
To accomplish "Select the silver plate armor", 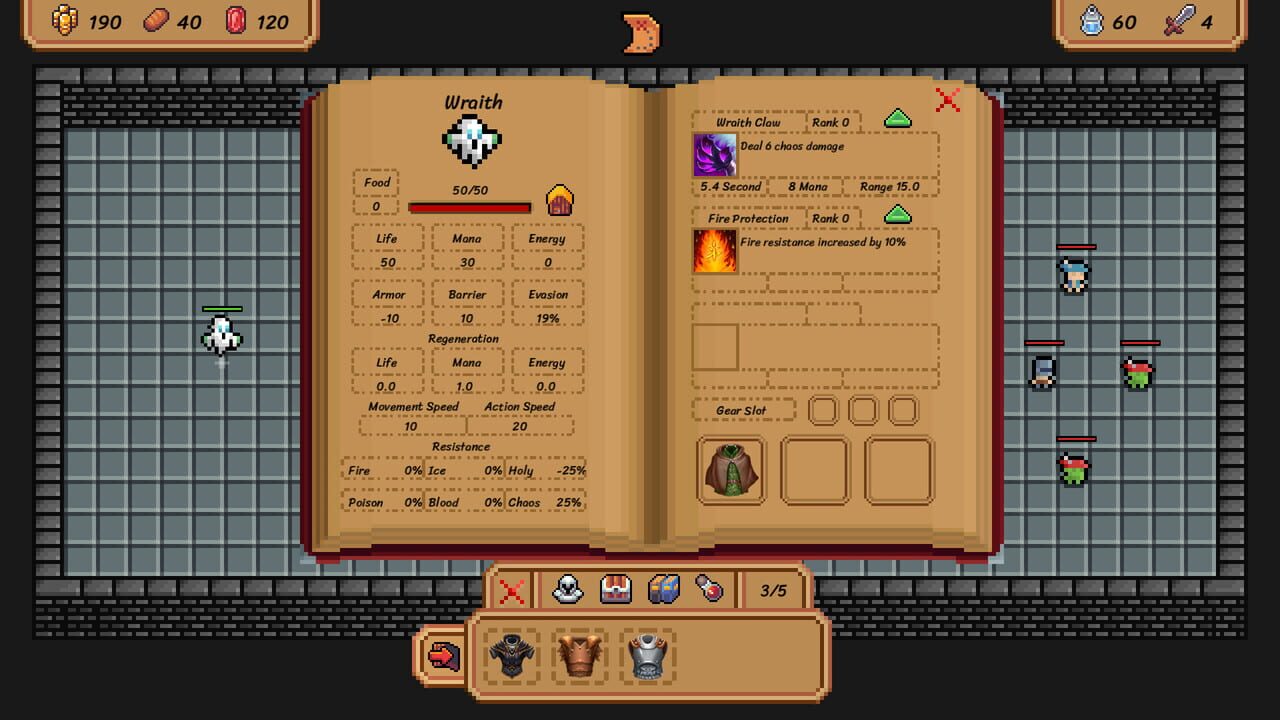I will coord(647,655).
